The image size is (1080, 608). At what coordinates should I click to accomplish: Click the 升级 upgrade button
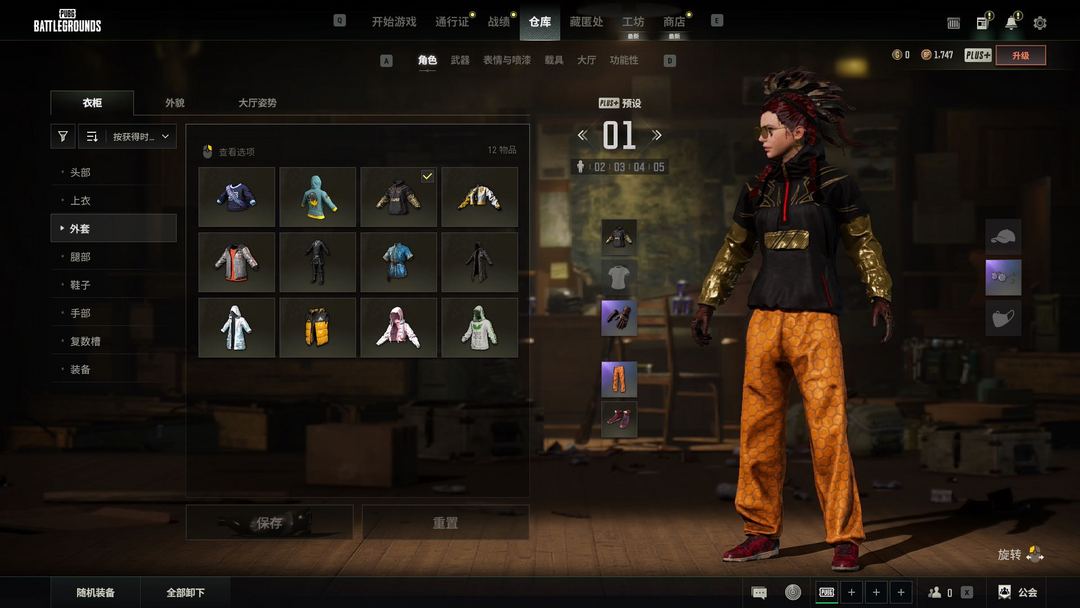point(1020,55)
